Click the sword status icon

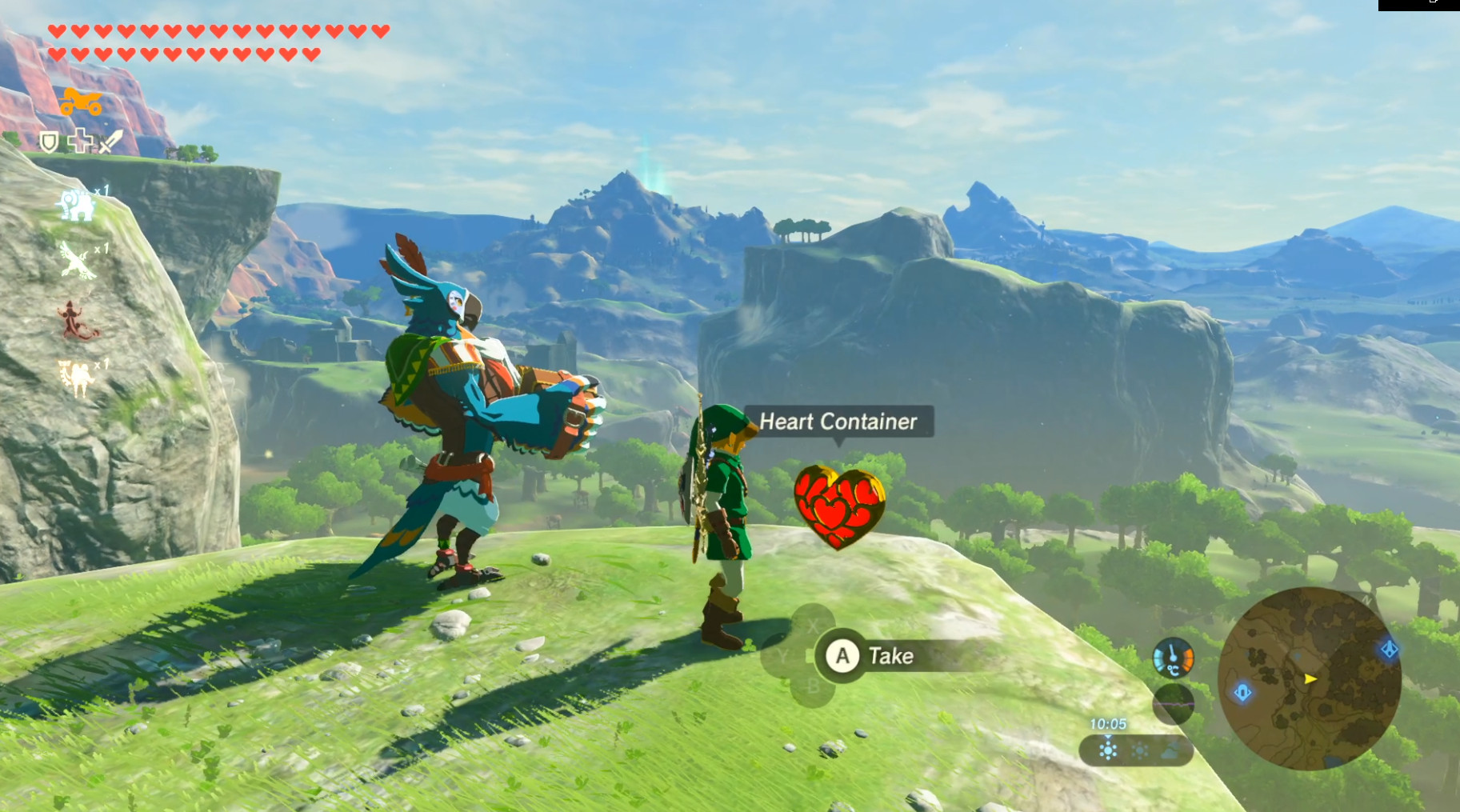click(x=111, y=142)
